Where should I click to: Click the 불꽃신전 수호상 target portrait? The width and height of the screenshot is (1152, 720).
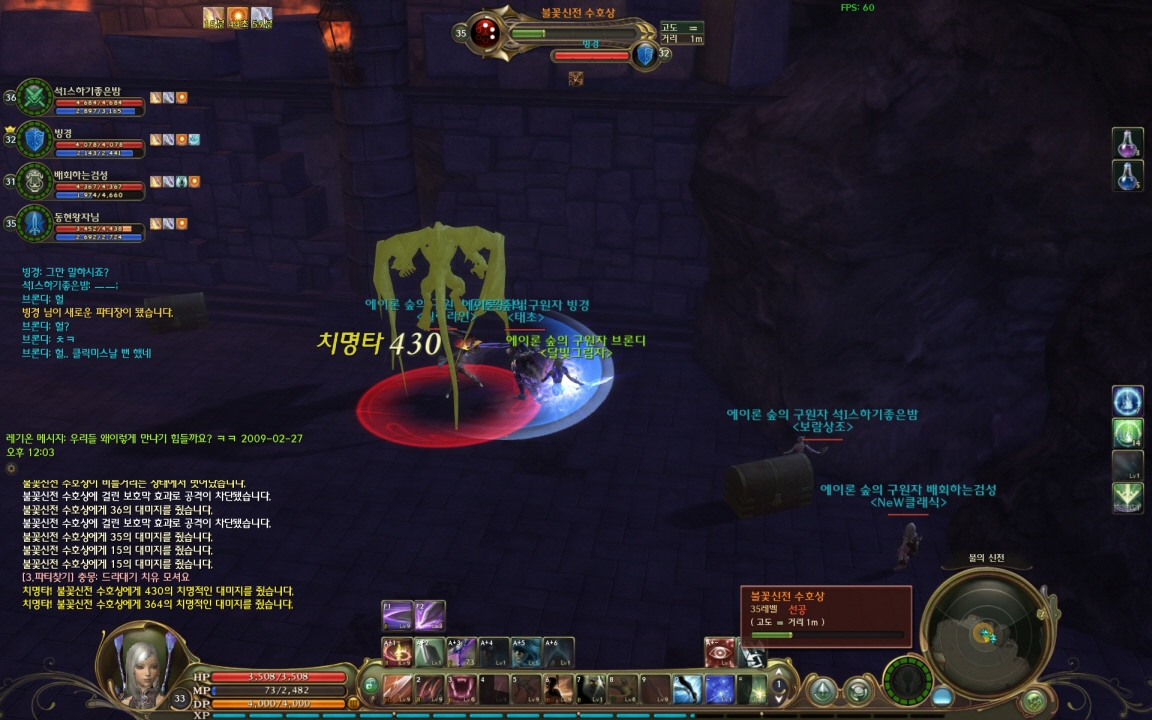point(486,33)
